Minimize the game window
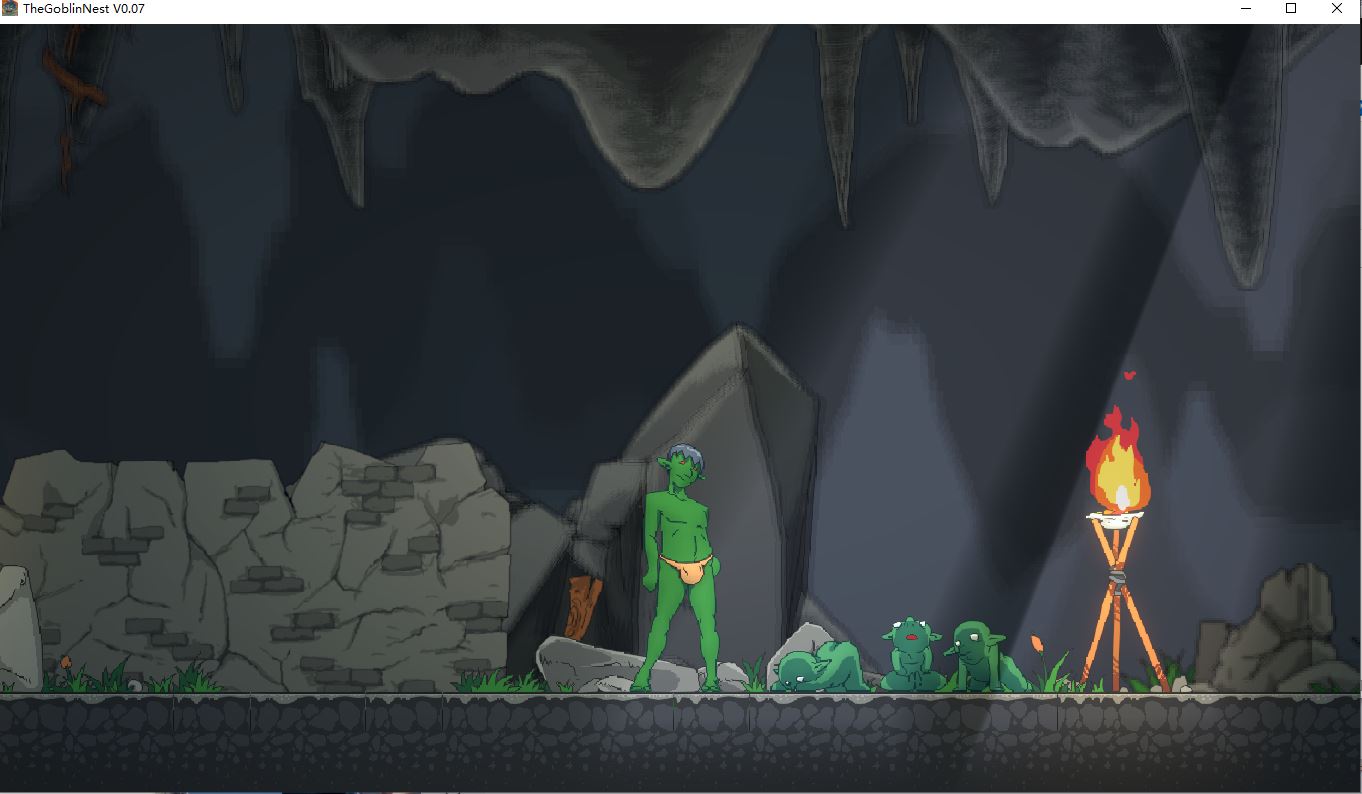 click(x=1246, y=9)
